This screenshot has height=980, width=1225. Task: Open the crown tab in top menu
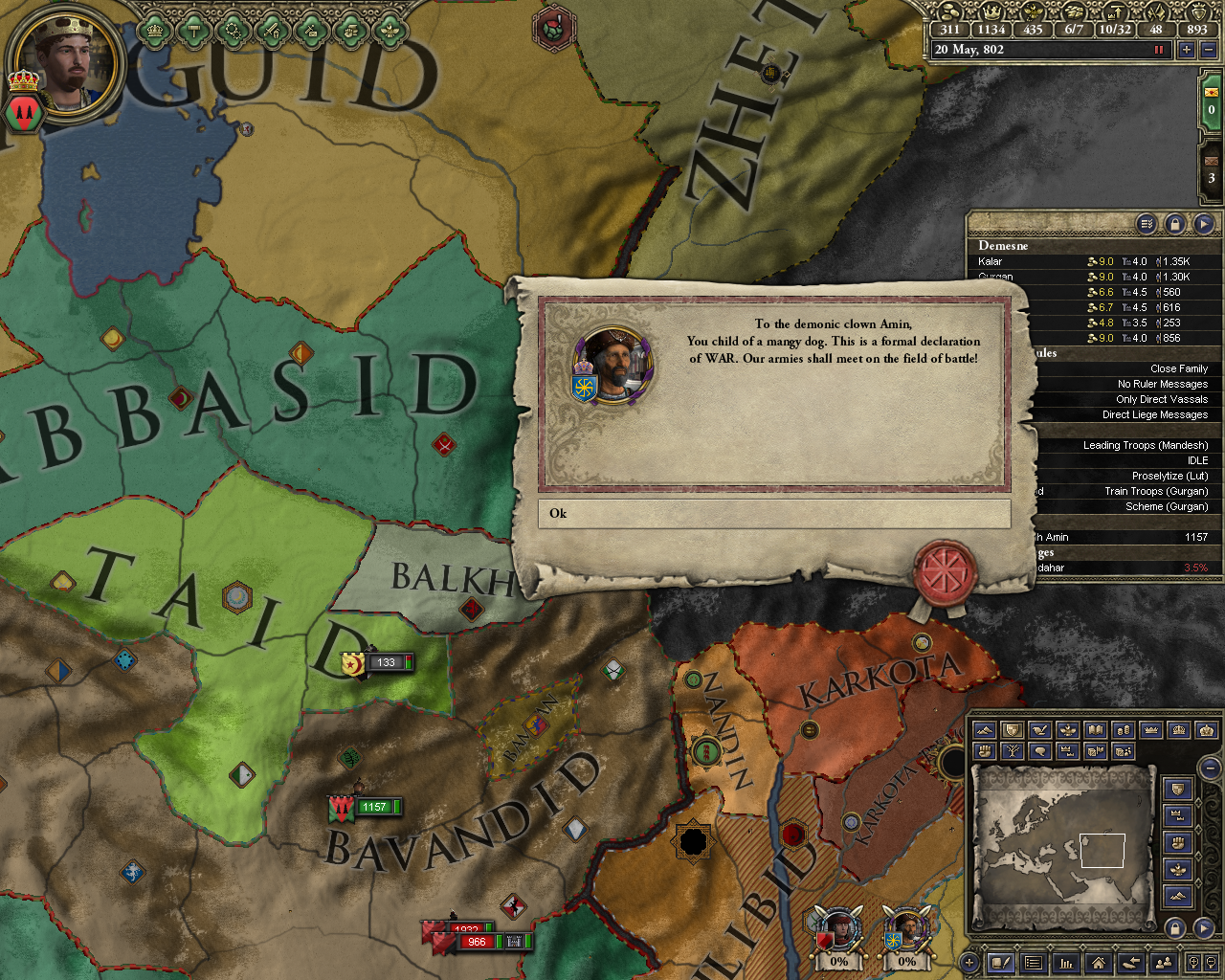tap(156, 31)
